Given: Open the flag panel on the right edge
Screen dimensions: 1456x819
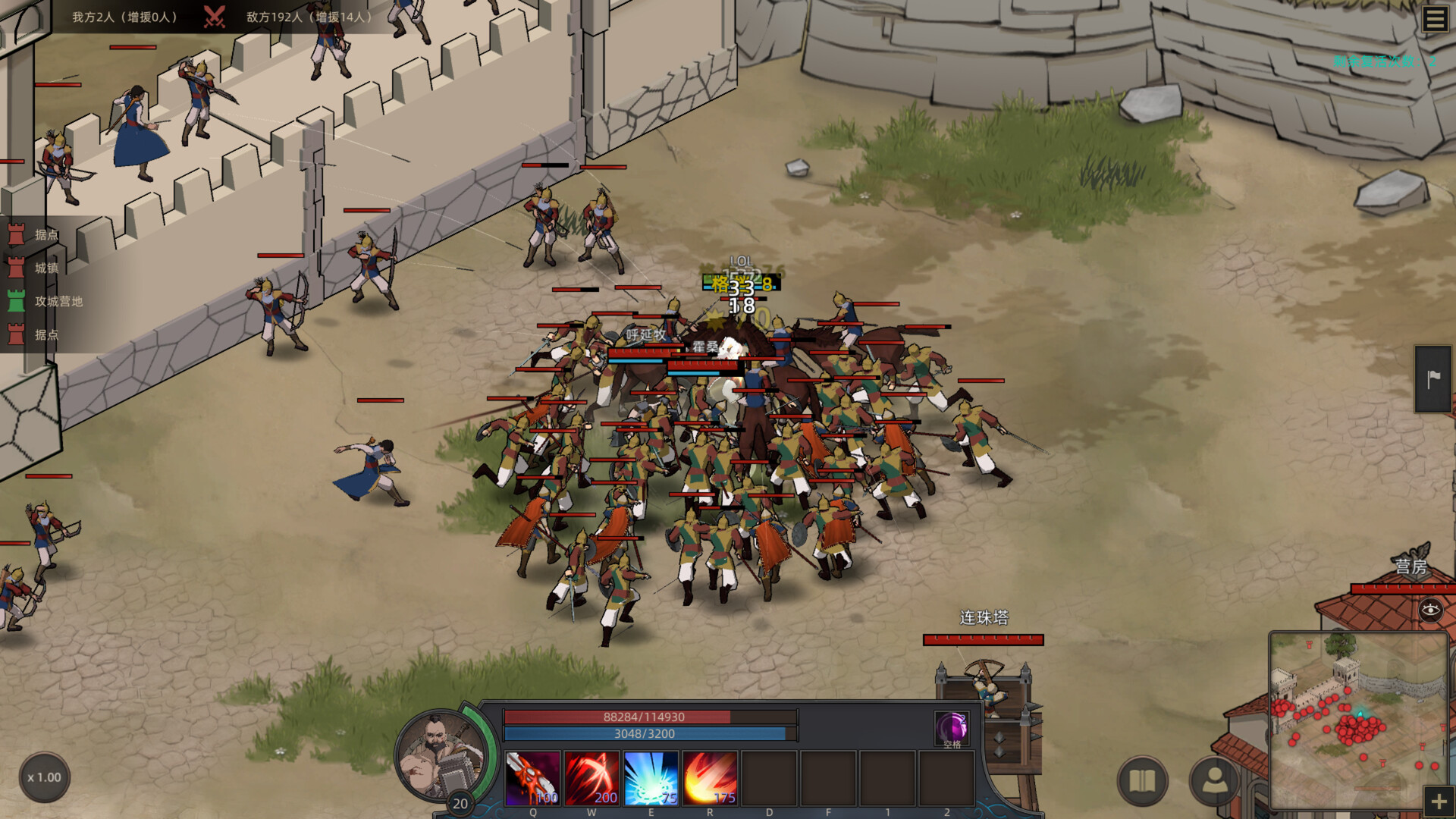Looking at the screenshot, I should pyautogui.click(x=1432, y=379).
